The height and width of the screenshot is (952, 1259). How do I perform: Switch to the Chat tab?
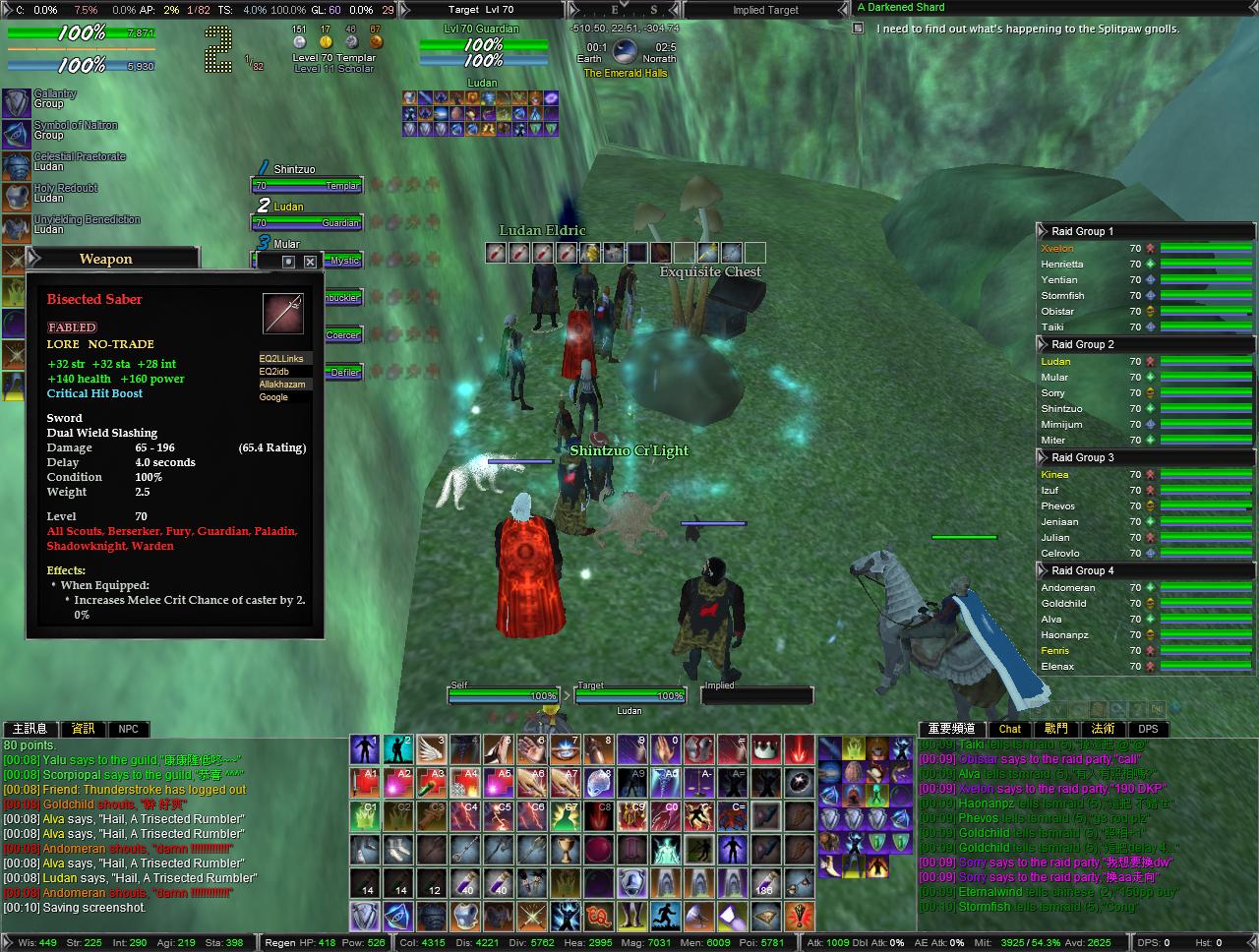pyautogui.click(x=1010, y=729)
